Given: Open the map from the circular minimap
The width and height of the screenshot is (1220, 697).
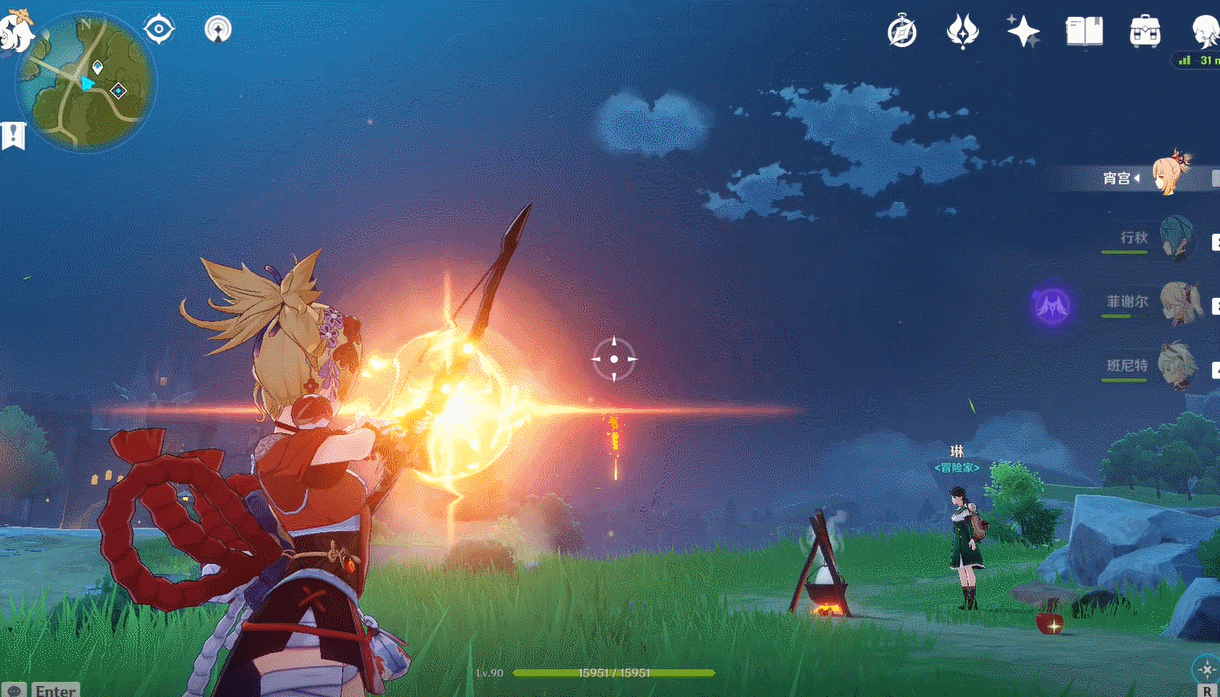Looking at the screenshot, I should click(x=85, y=82).
